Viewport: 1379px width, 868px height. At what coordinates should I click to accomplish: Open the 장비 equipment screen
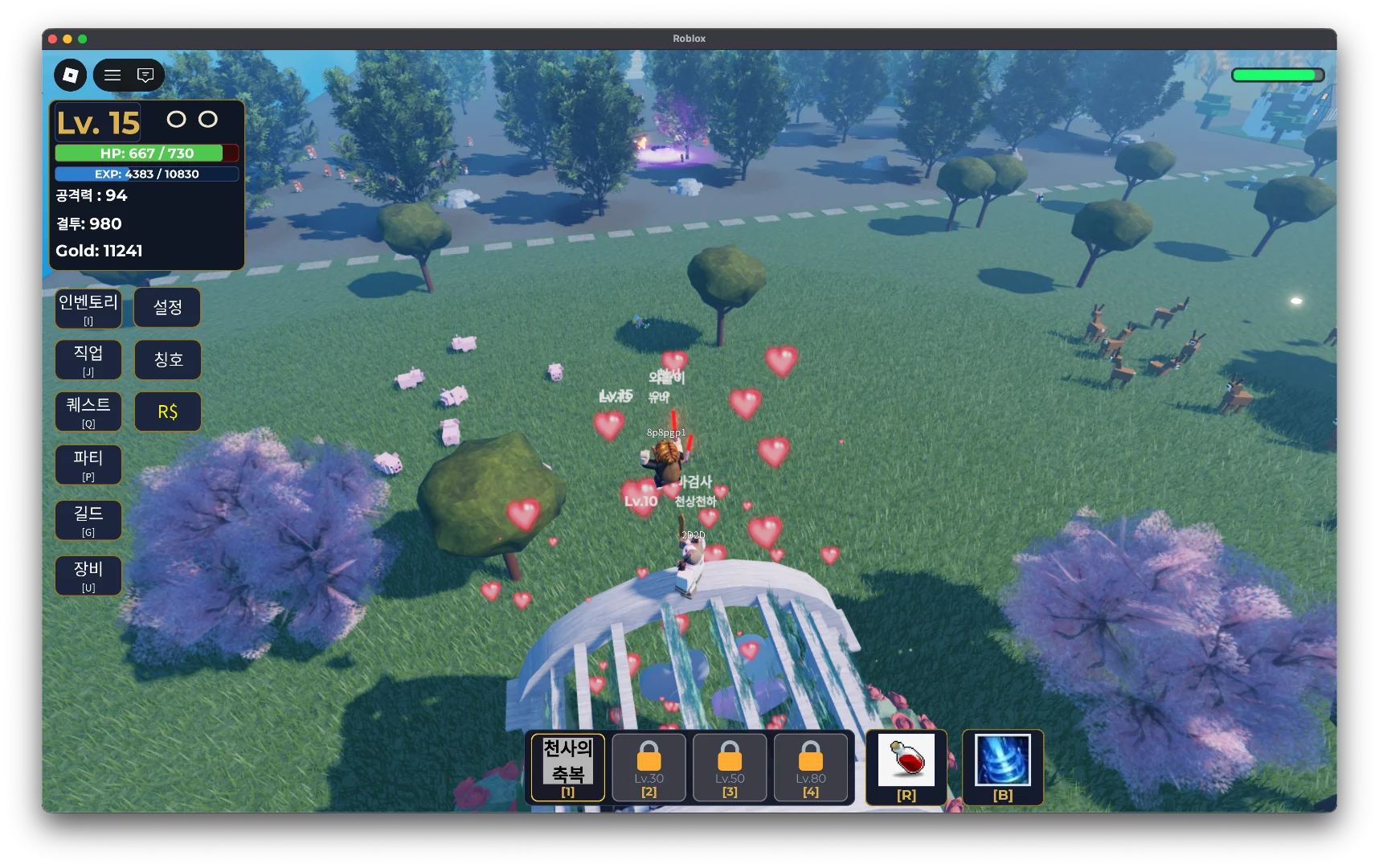pyautogui.click(x=88, y=575)
